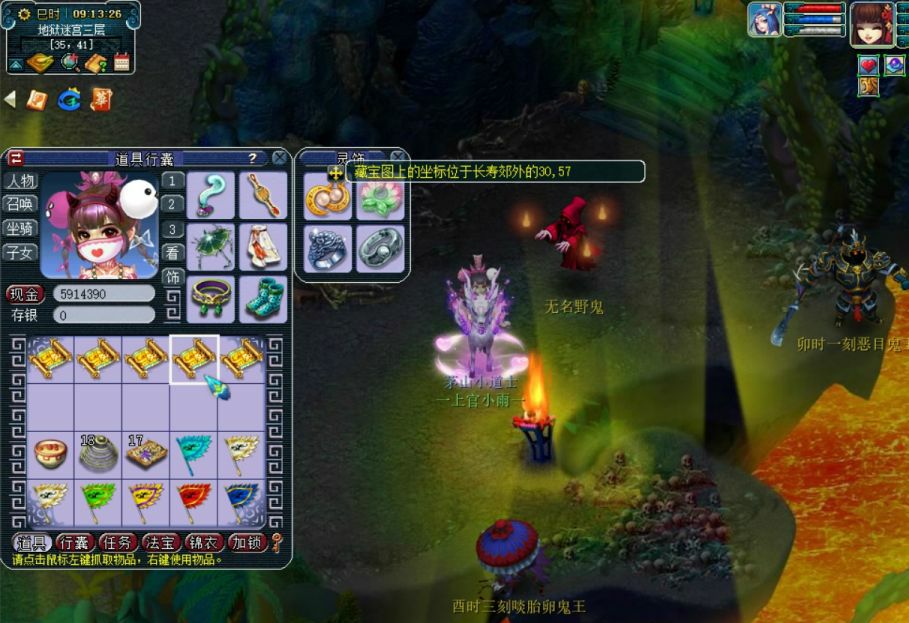Click the 加锁 lock button

(x=246, y=542)
